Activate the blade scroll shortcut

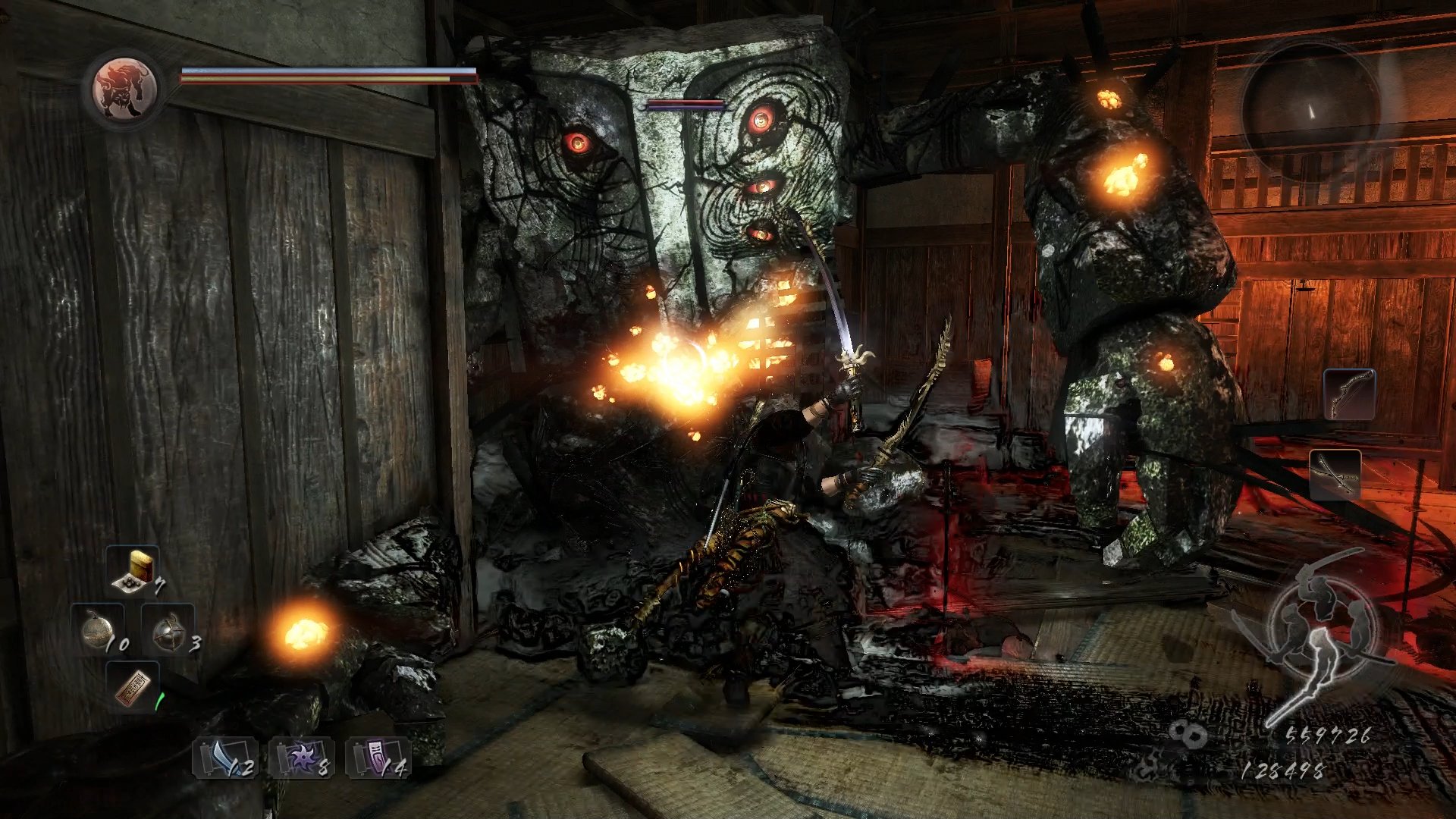[x=225, y=758]
